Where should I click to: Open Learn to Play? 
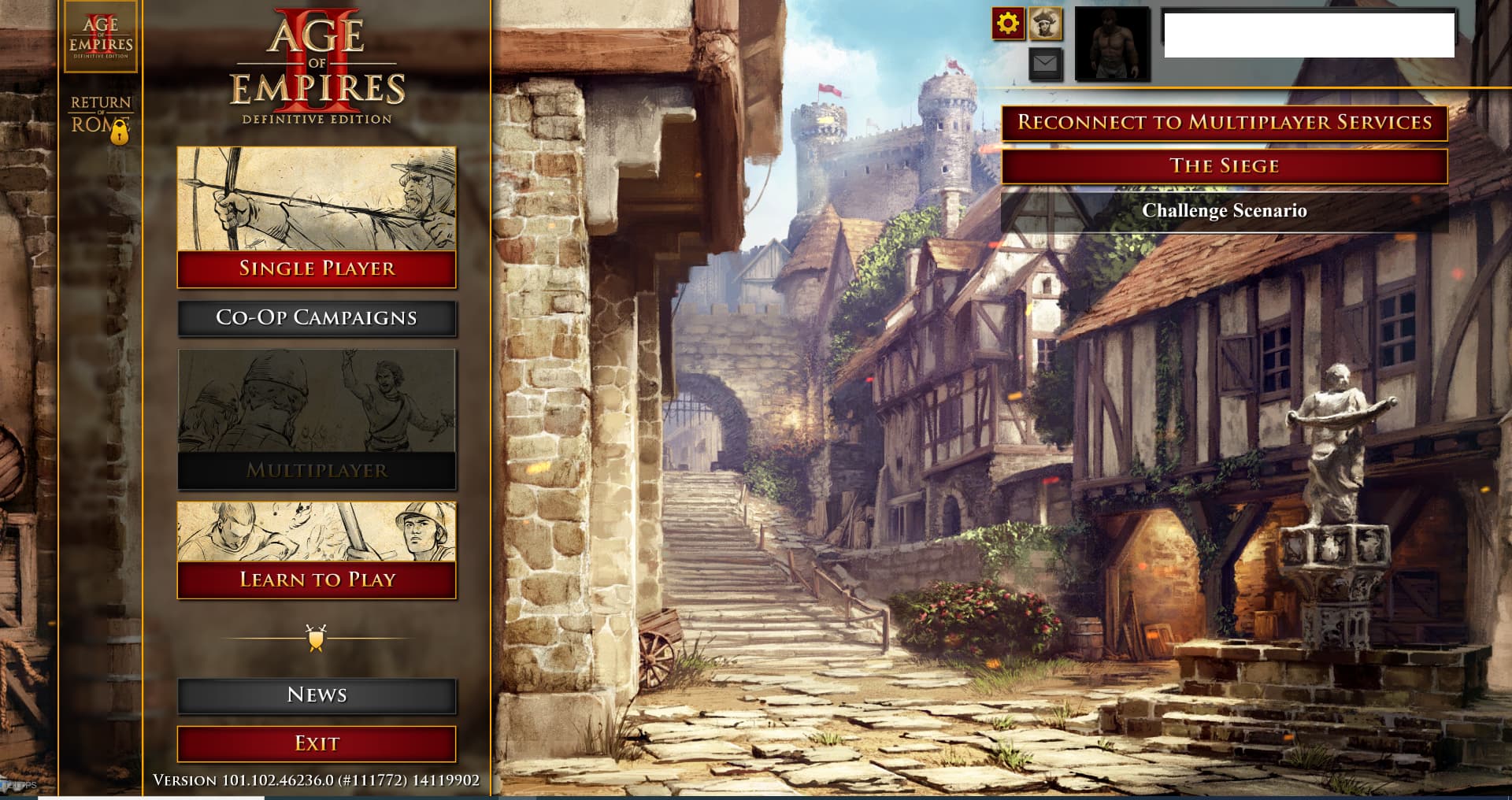pyautogui.click(x=317, y=580)
